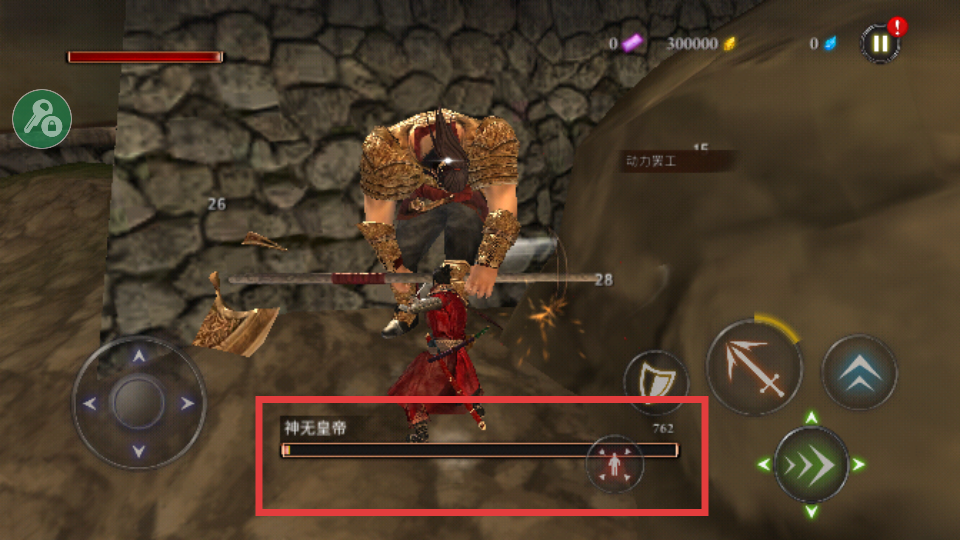Attack with the sword button
The height and width of the screenshot is (540, 960).
tap(754, 367)
